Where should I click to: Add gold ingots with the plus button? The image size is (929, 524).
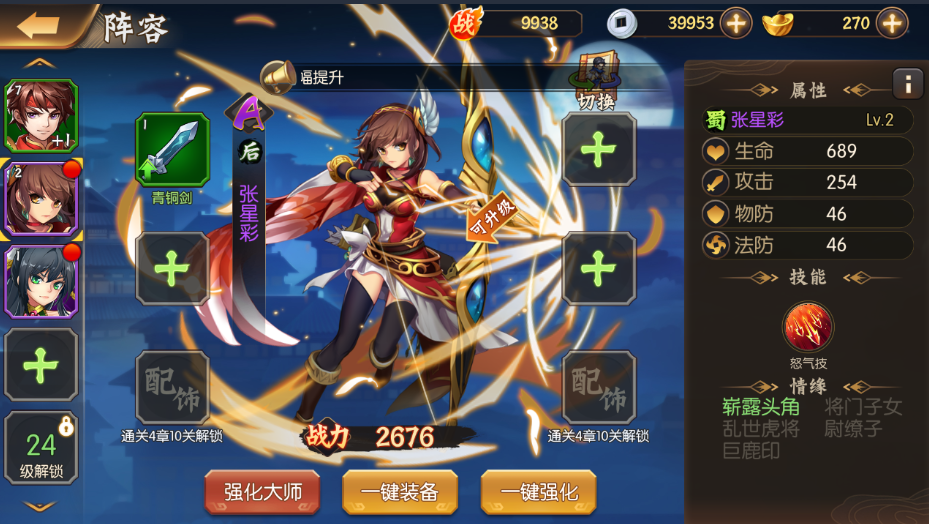(x=891, y=23)
